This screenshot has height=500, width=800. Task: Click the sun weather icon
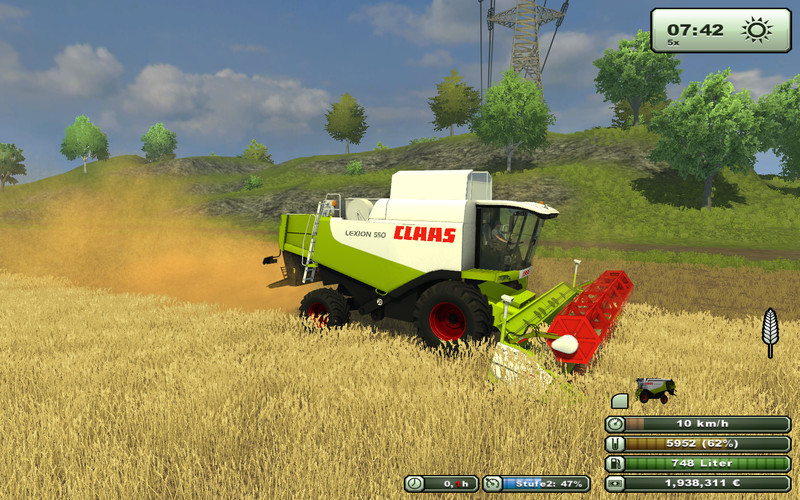tap(757, 30)
